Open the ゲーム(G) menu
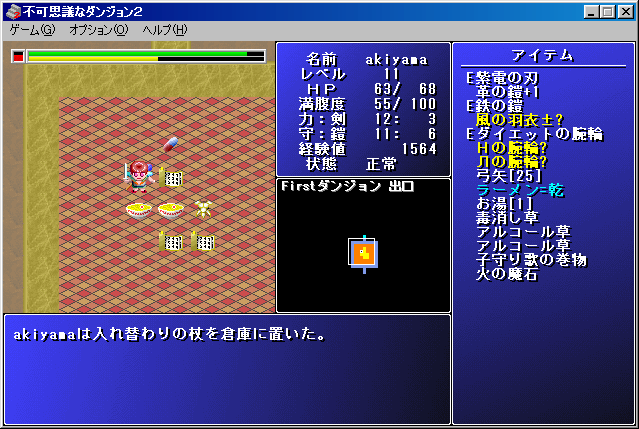This screenshot has height=429, width=639. [x=33, y=30]
